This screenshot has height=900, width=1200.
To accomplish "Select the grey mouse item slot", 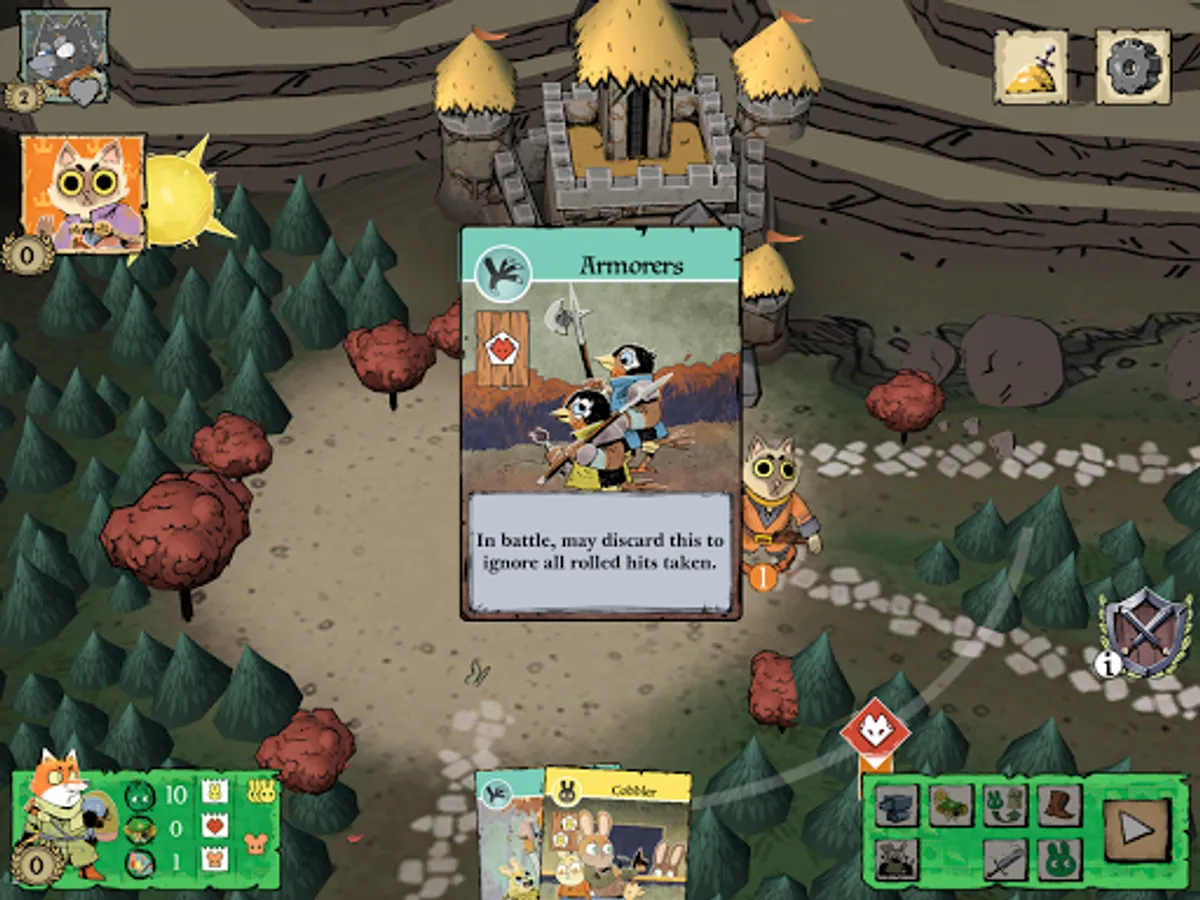I will point(896,858).
